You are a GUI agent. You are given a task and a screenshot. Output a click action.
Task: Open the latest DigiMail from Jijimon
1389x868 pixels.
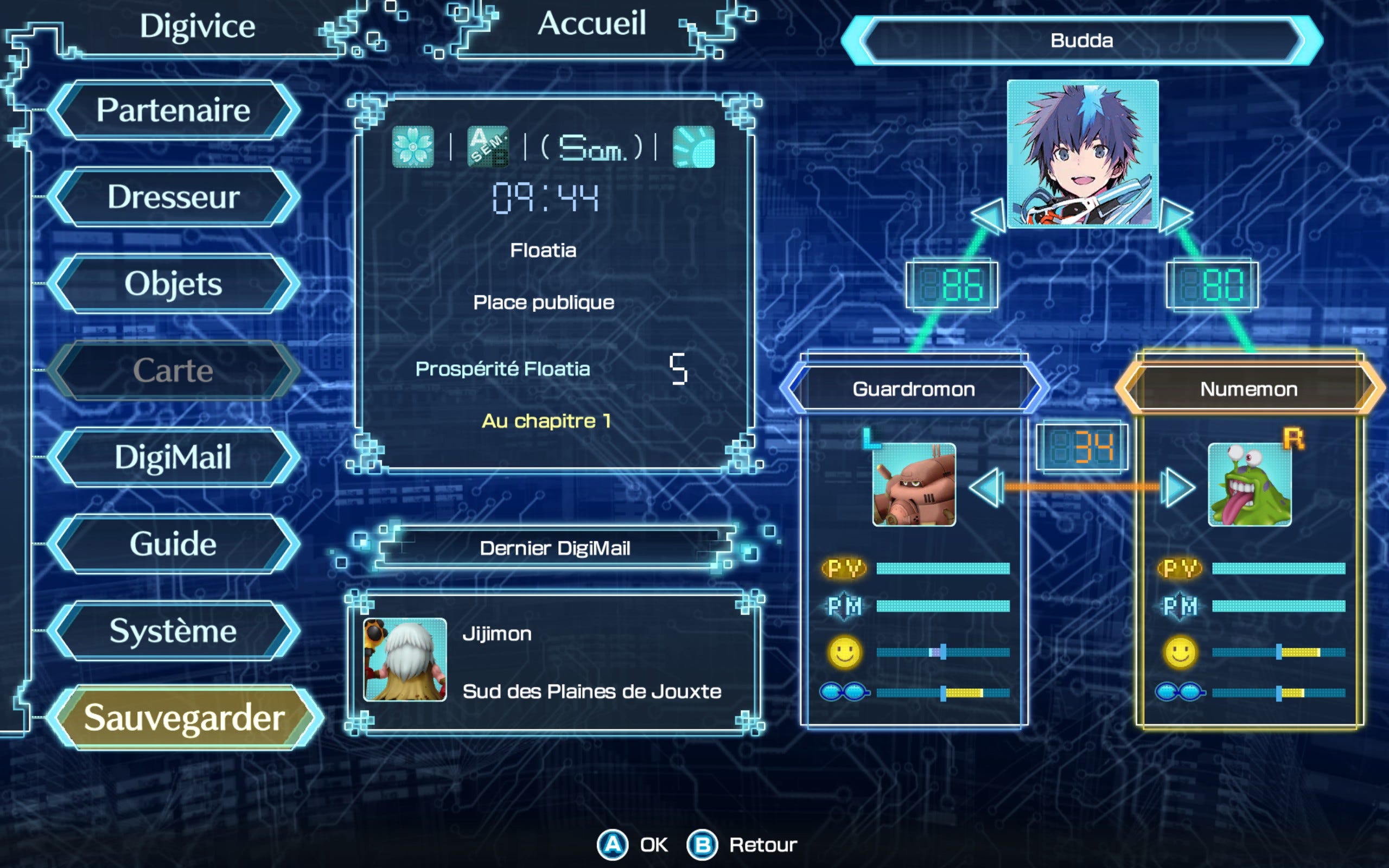tap(554, 661)
